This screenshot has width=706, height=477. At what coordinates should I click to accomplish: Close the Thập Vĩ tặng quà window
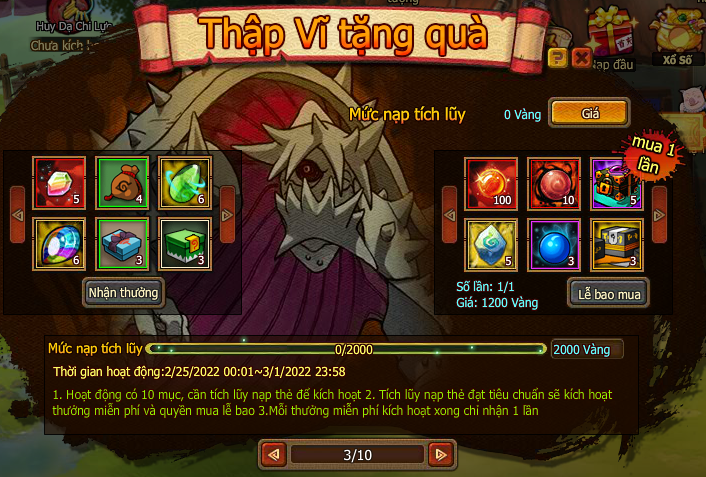(581, 58)
